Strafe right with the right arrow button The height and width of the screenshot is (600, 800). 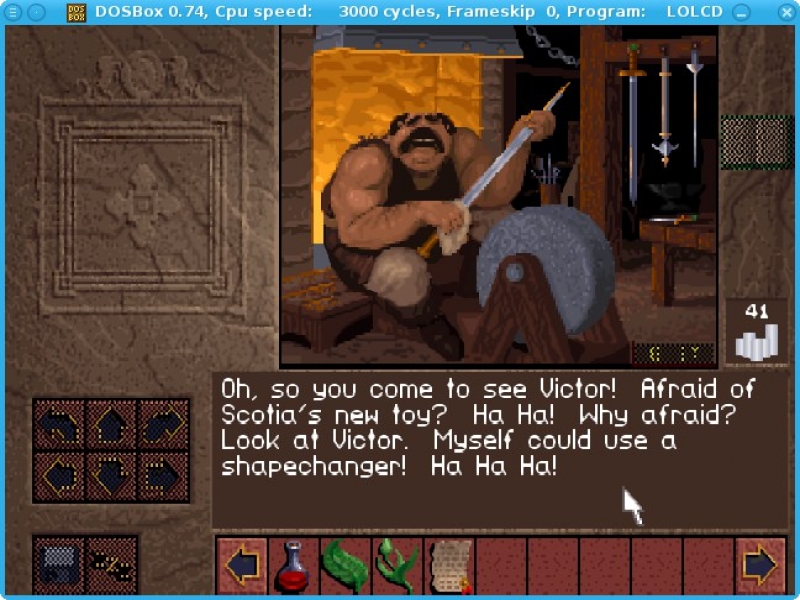coord(163,476)
